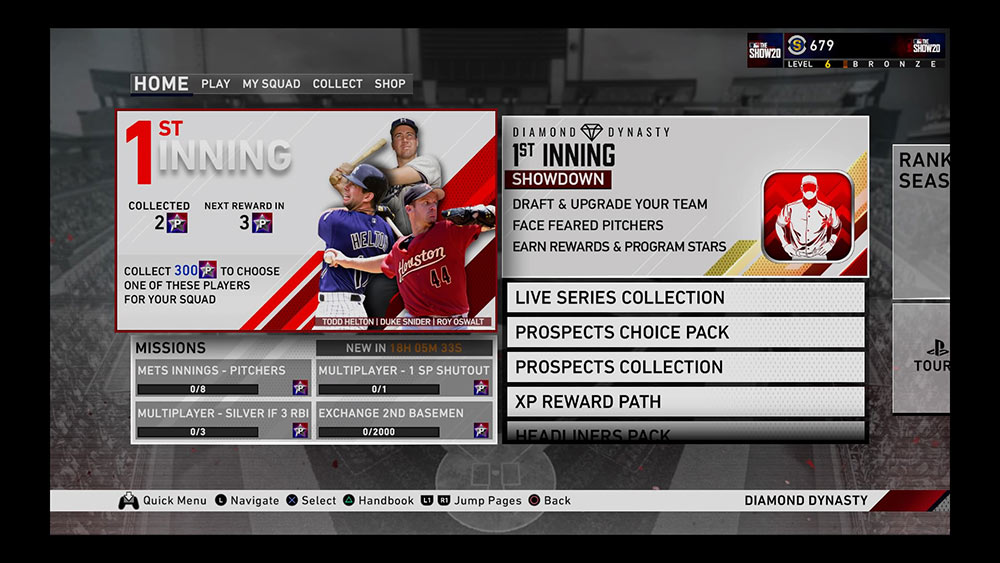
Task: Select the Mets Innings - Pitchers mission
Action: [x=223, y=379]
